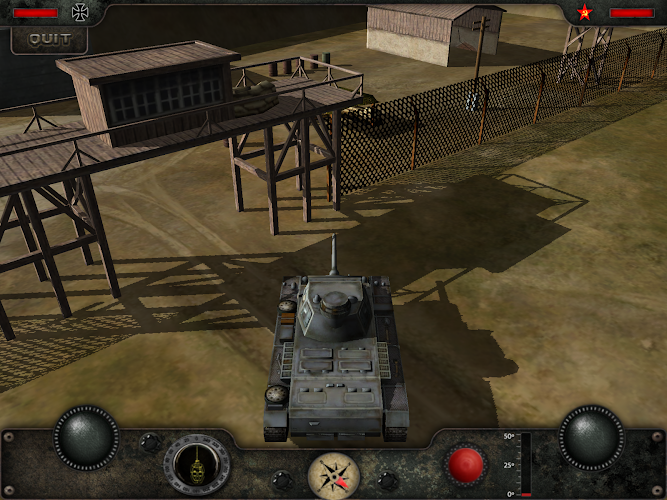This screenshot has width=667, height=500.
Task: Tap the left movement joystick
Action: (86, 437)
